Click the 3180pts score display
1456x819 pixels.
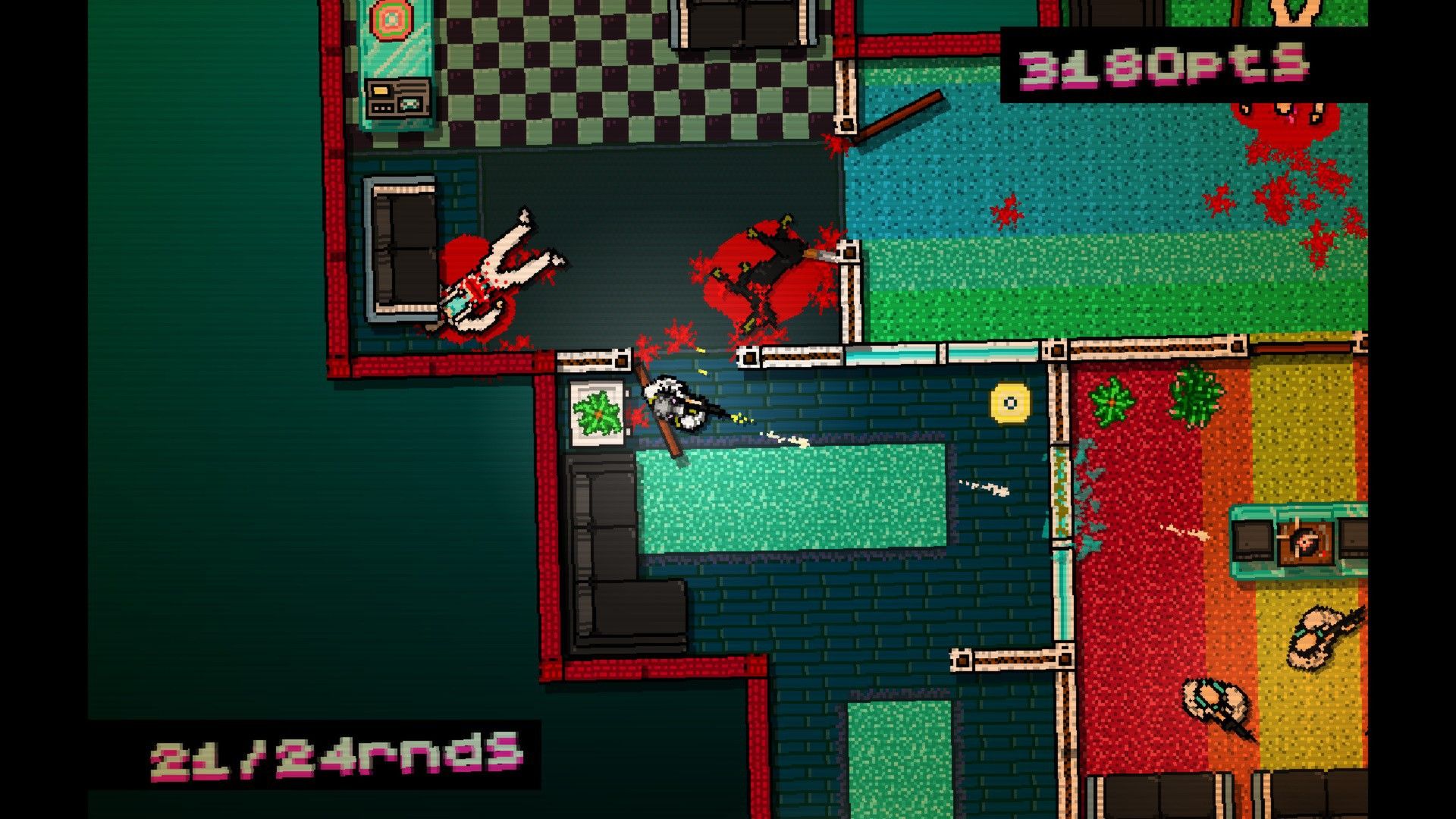pos(1164,64)
